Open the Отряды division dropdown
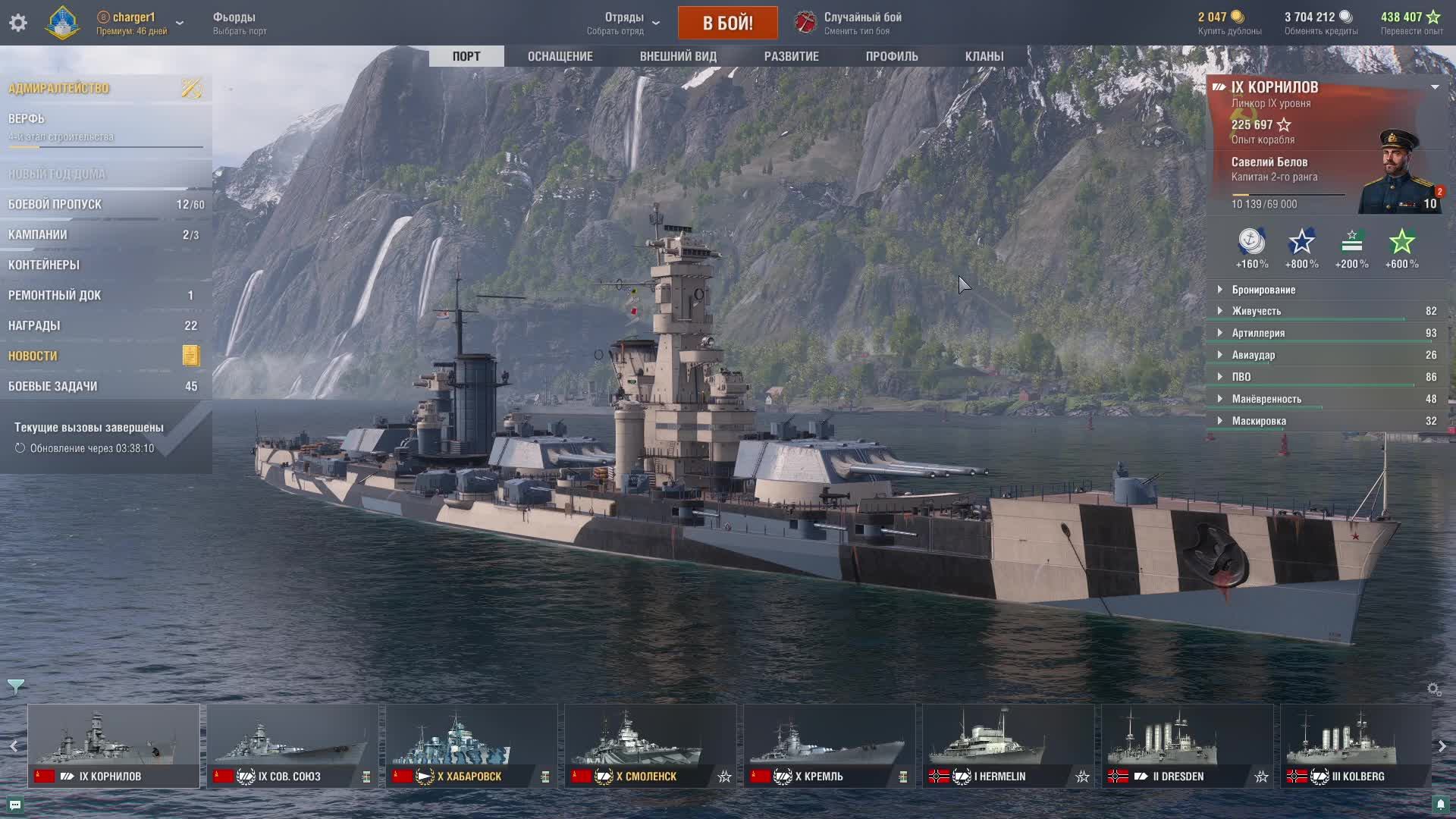The image size is (1456, 819). tap(625, 23)
